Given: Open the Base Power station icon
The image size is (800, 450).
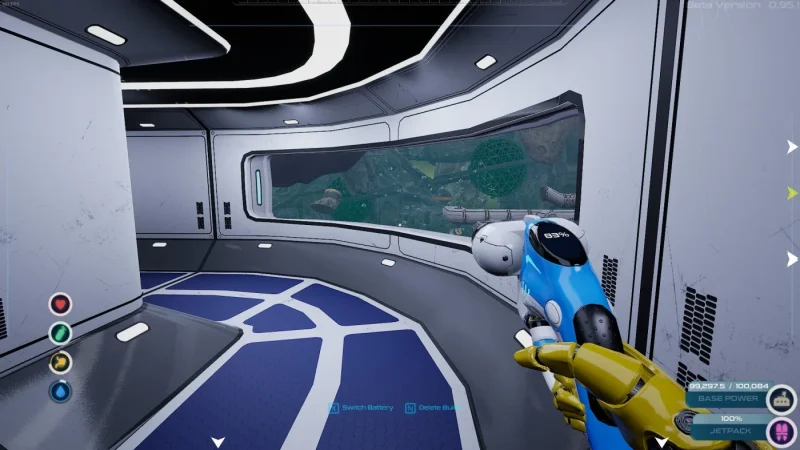Looking at the screenshot, I should pyautogui.click(x=783, y=399).
